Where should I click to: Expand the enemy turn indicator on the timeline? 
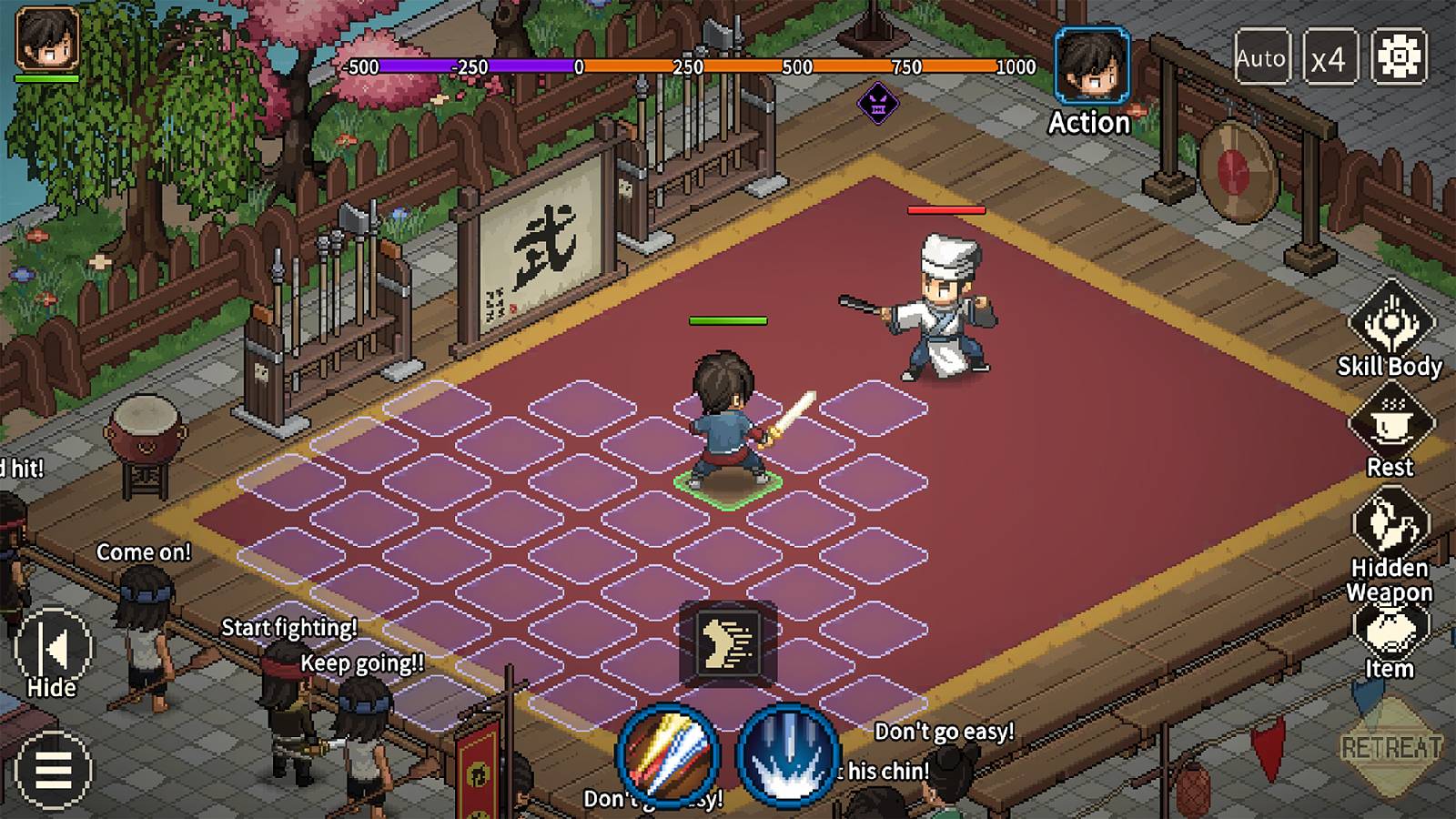tap(876, 103)
